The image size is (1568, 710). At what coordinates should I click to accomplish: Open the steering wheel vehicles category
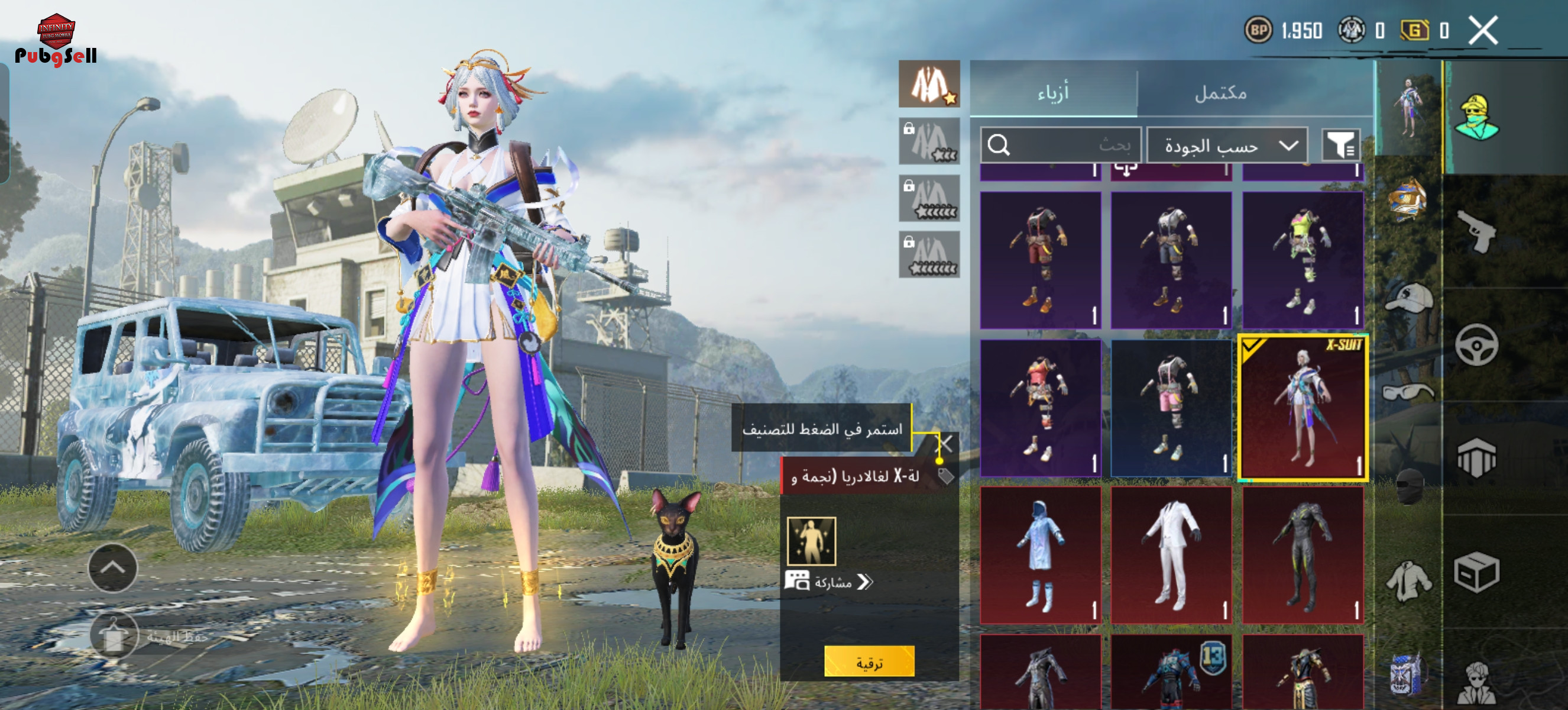coord(1477,345)
